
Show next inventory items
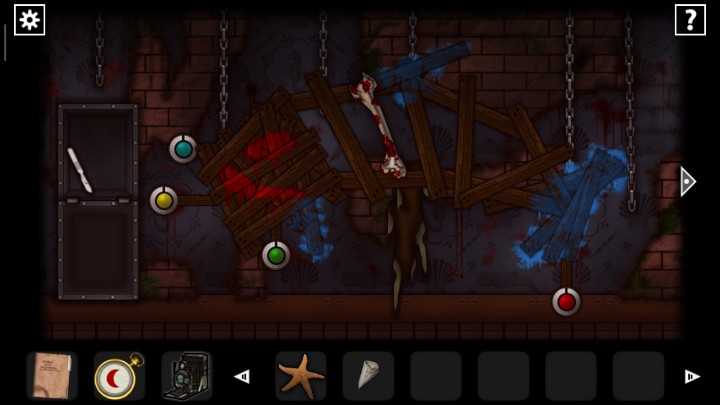tap(691, 377)
